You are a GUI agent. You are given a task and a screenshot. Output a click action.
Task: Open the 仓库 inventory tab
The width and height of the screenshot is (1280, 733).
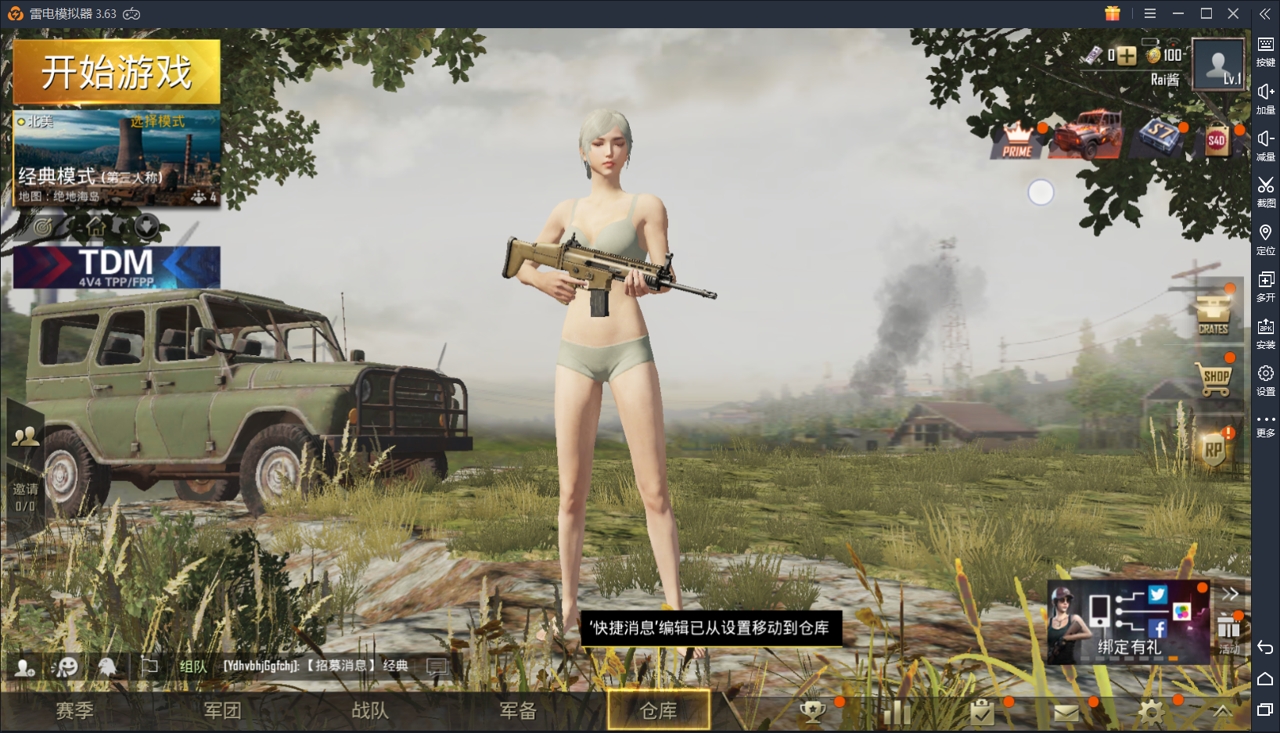click(x=658, y=711)
